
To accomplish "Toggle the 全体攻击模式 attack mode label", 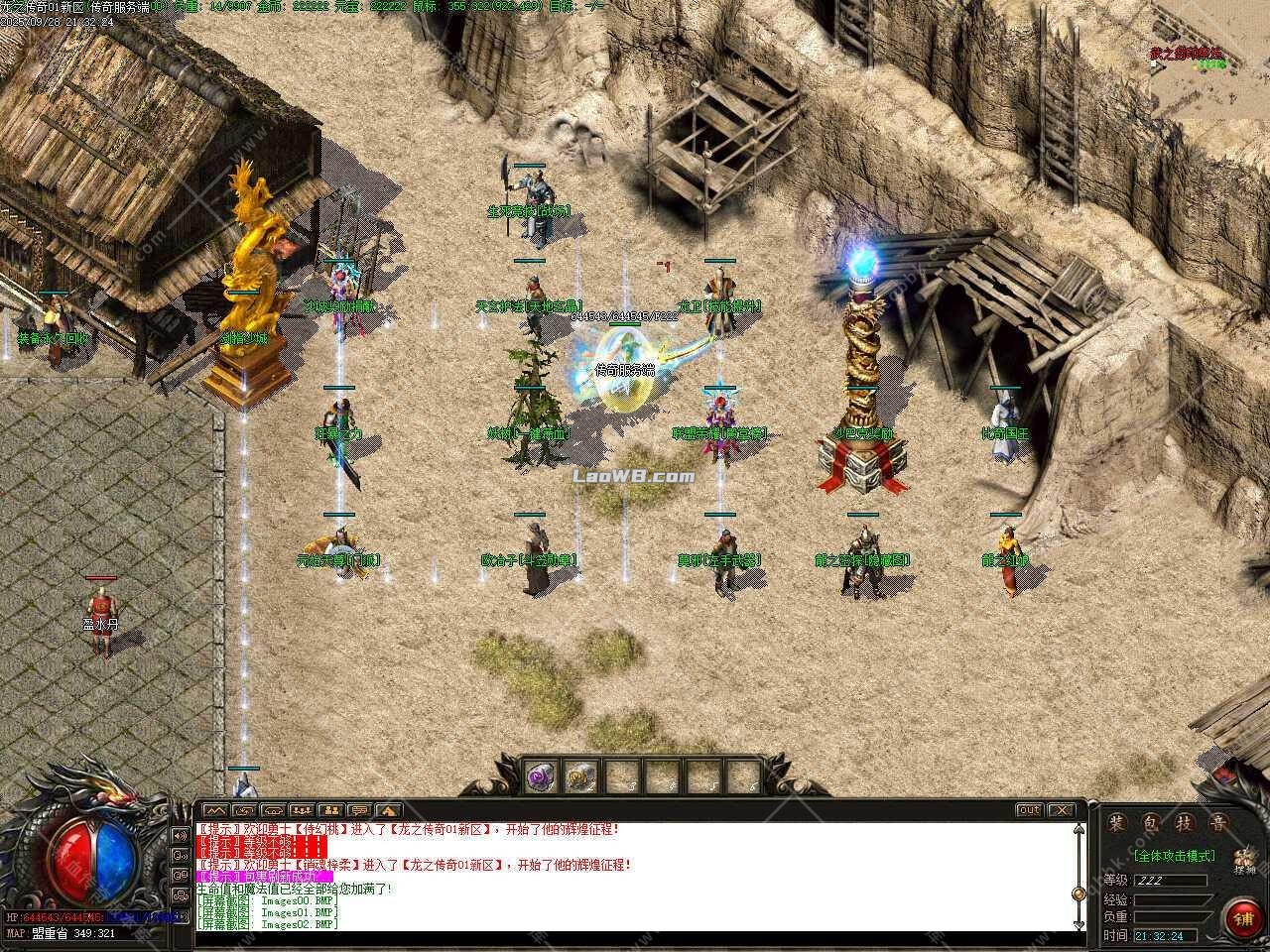I will pyautogui.click(x=1175, y=856).
